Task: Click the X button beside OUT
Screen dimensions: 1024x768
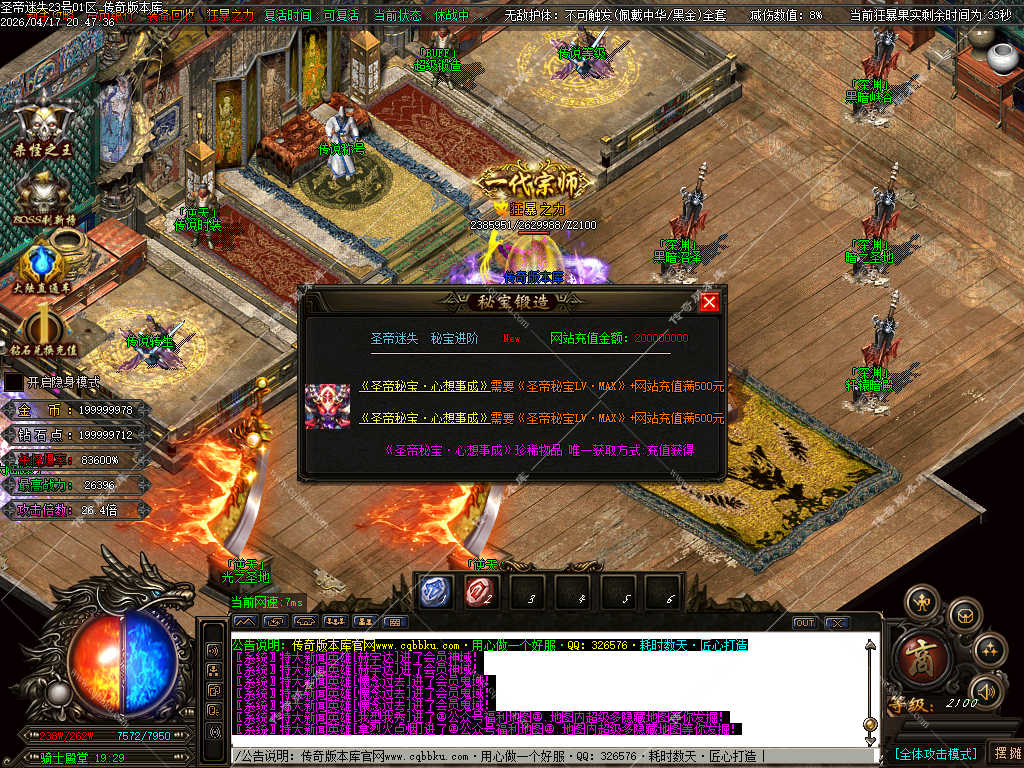Action: tap(837, 623)
